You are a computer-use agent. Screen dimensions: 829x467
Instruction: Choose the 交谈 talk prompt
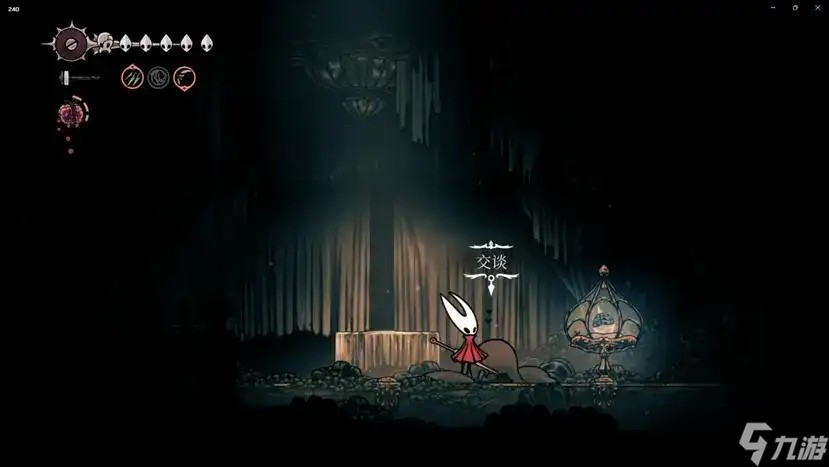coord(492,262)
